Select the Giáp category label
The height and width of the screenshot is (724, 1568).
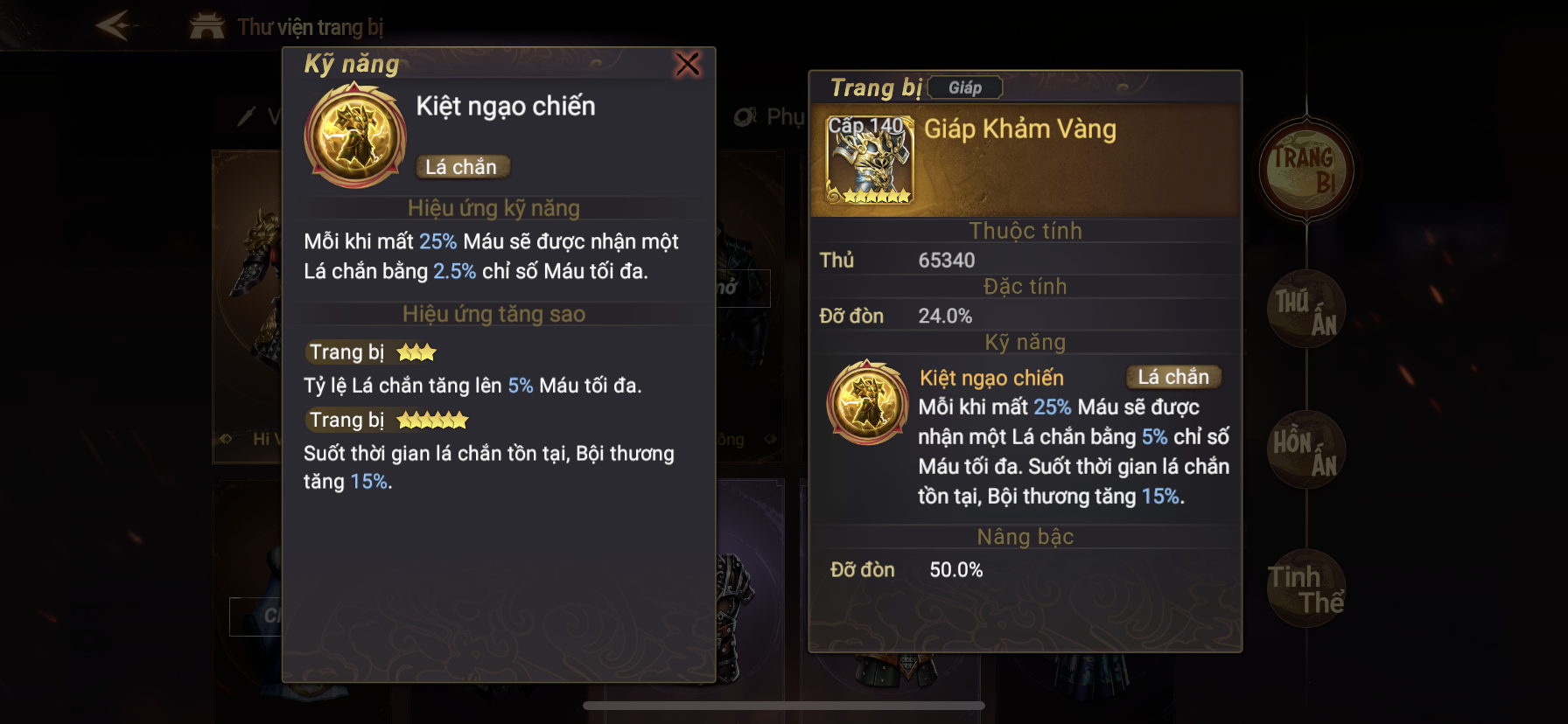964,87
